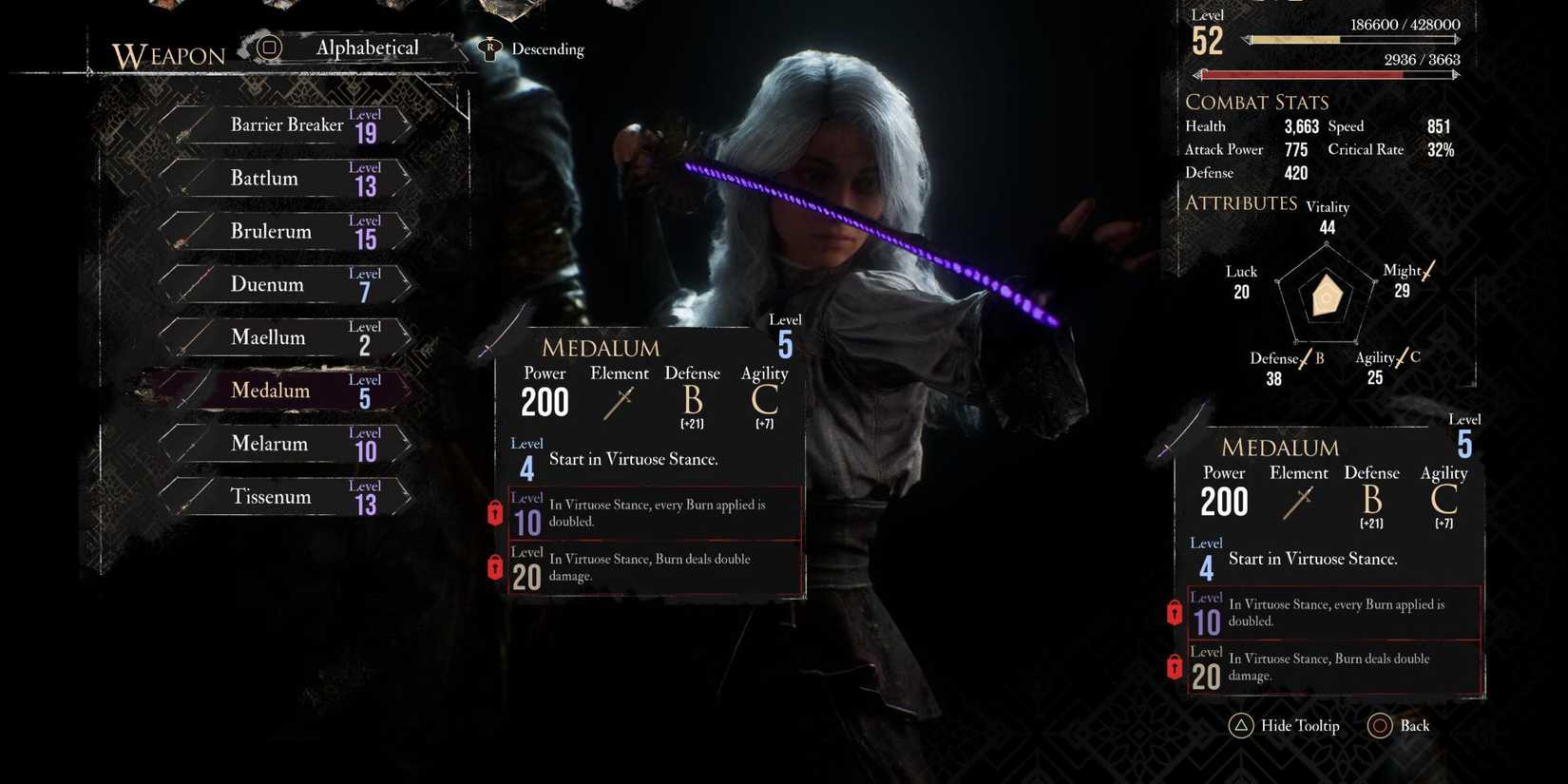Viewport: 1568px width, 784px height.
Task: Click the R button icon for Descending
Action: [x=489, y=48]
